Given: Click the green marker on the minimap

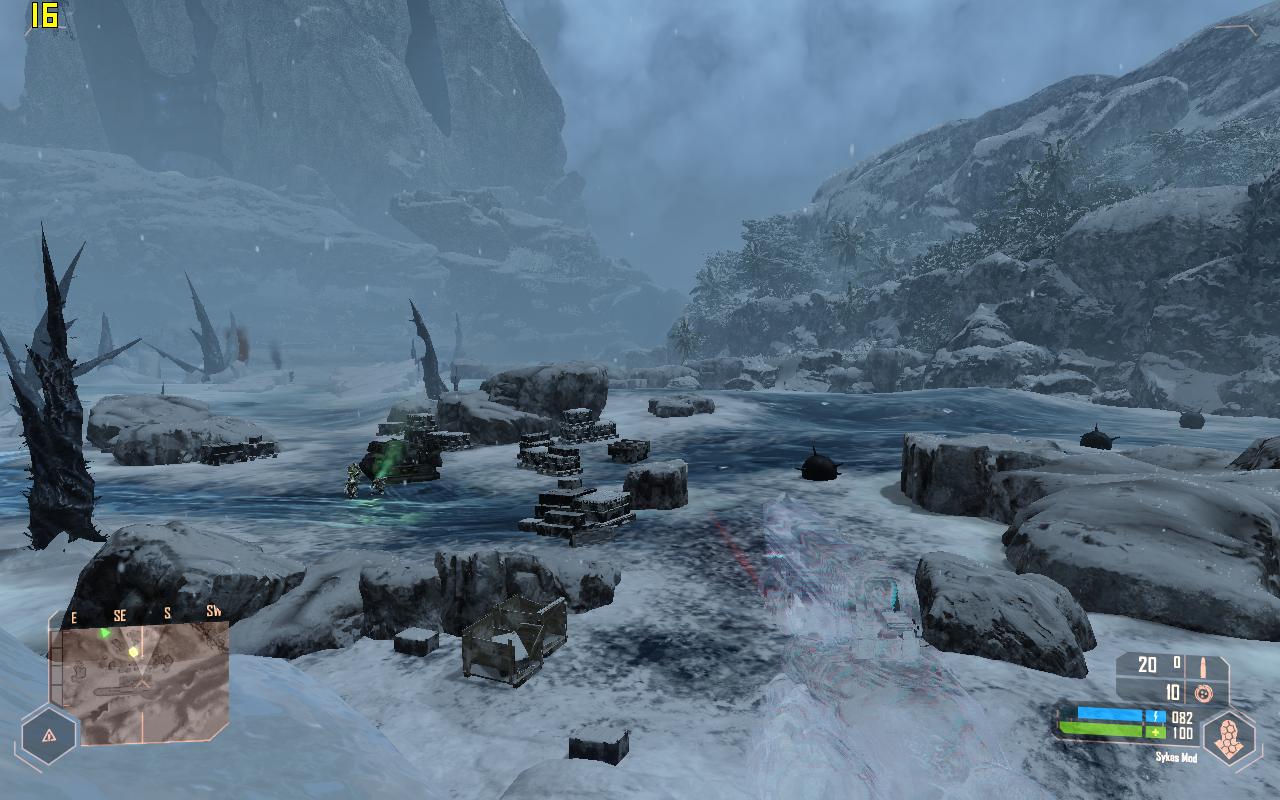Looking at the screenshot, I should tap(105, 633).
